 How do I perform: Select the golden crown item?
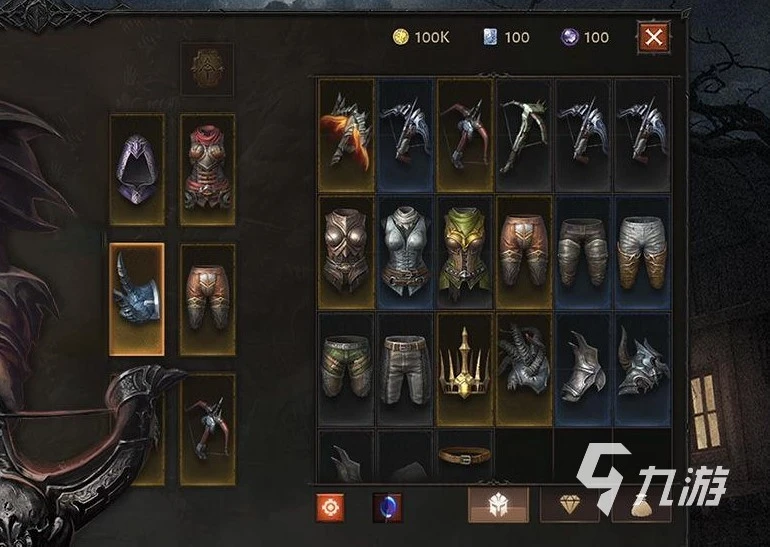(x=464, y=367)
